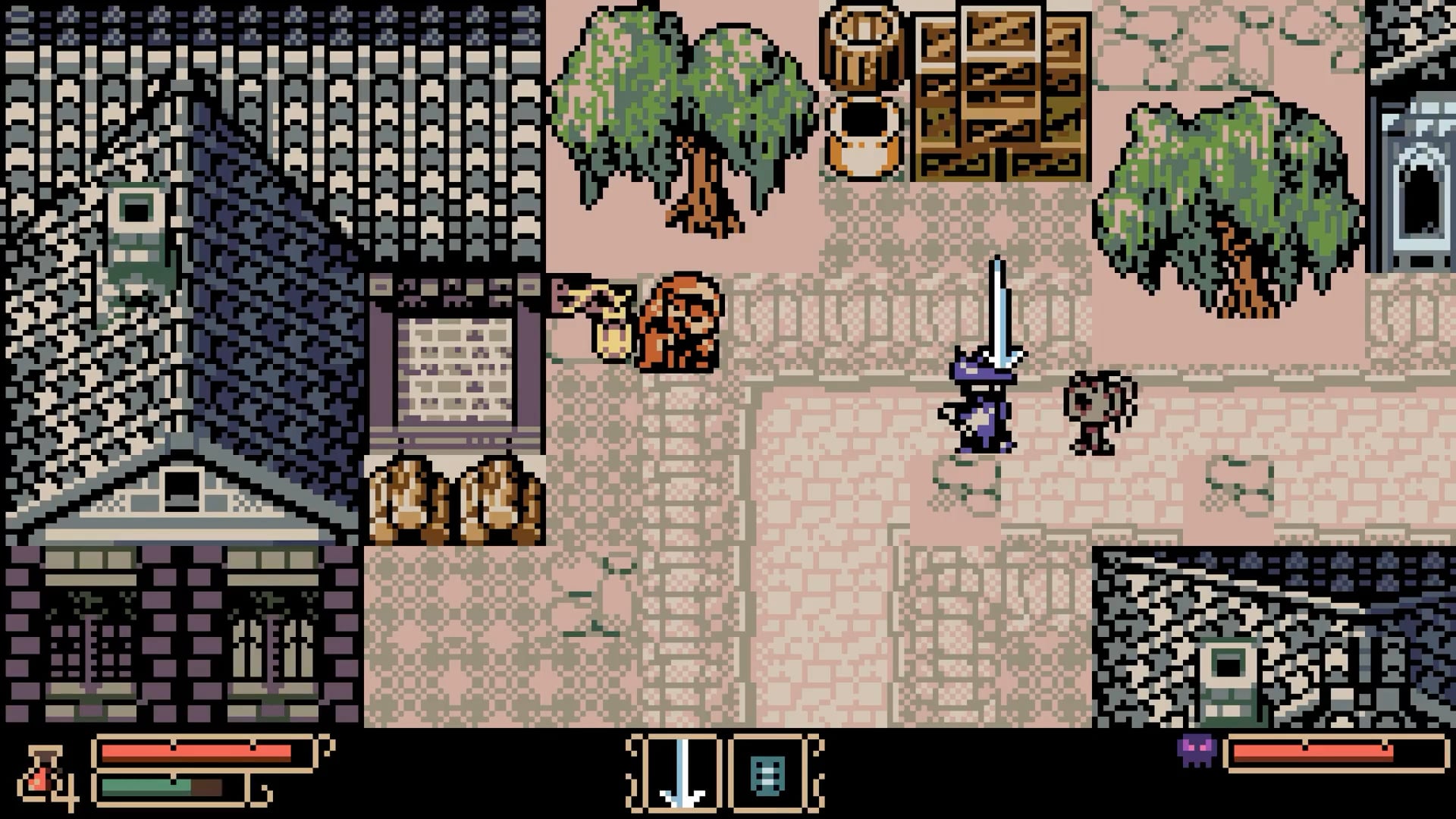The width and height of the screenshot is (1456, 819).
Task: Select the downward sword in the equipped weapon slot
Action: pyautogui.click(x=681, y=773)
